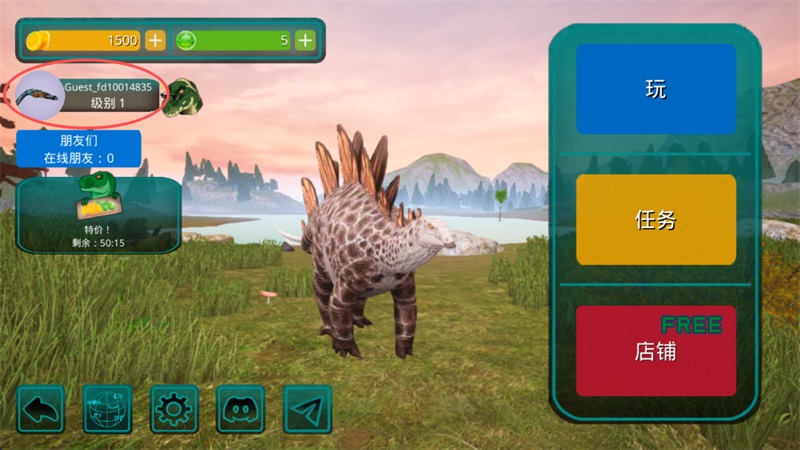This screenshot has width=800, height=450.
Task: Buy more green gems with the plus button
Action: click(305, 40)
